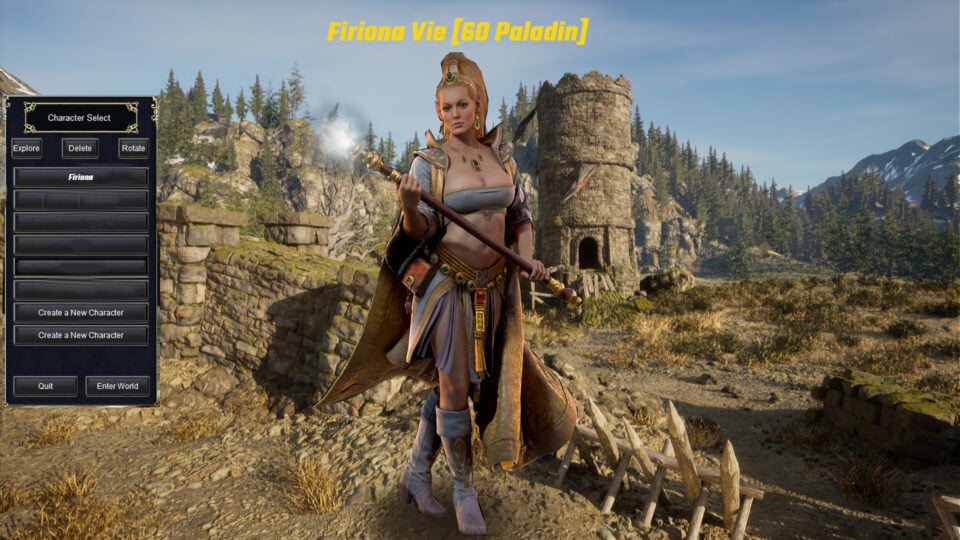
Task: Click the Explore button
Action: [27, 148]
